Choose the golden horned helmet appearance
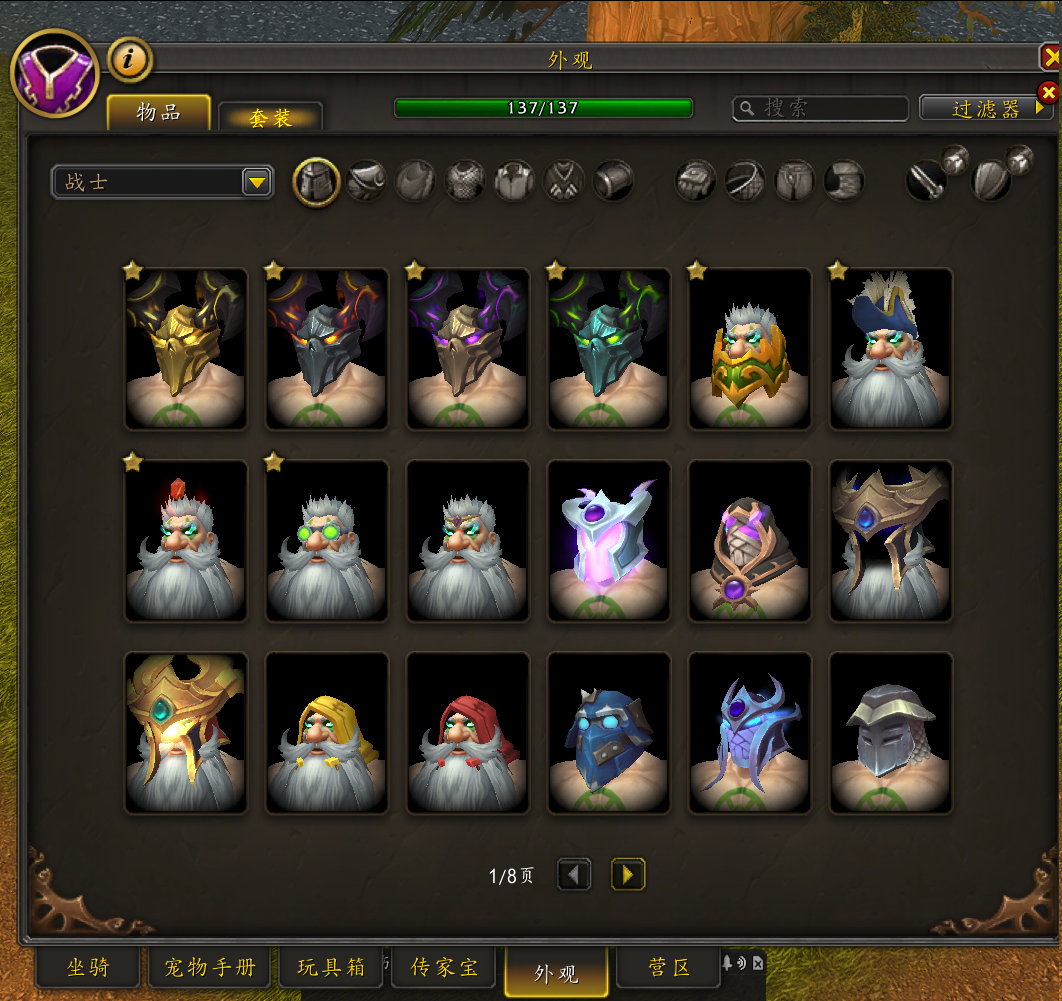The width and height of the screenshot is (1062, 1001). pos(186,349)
